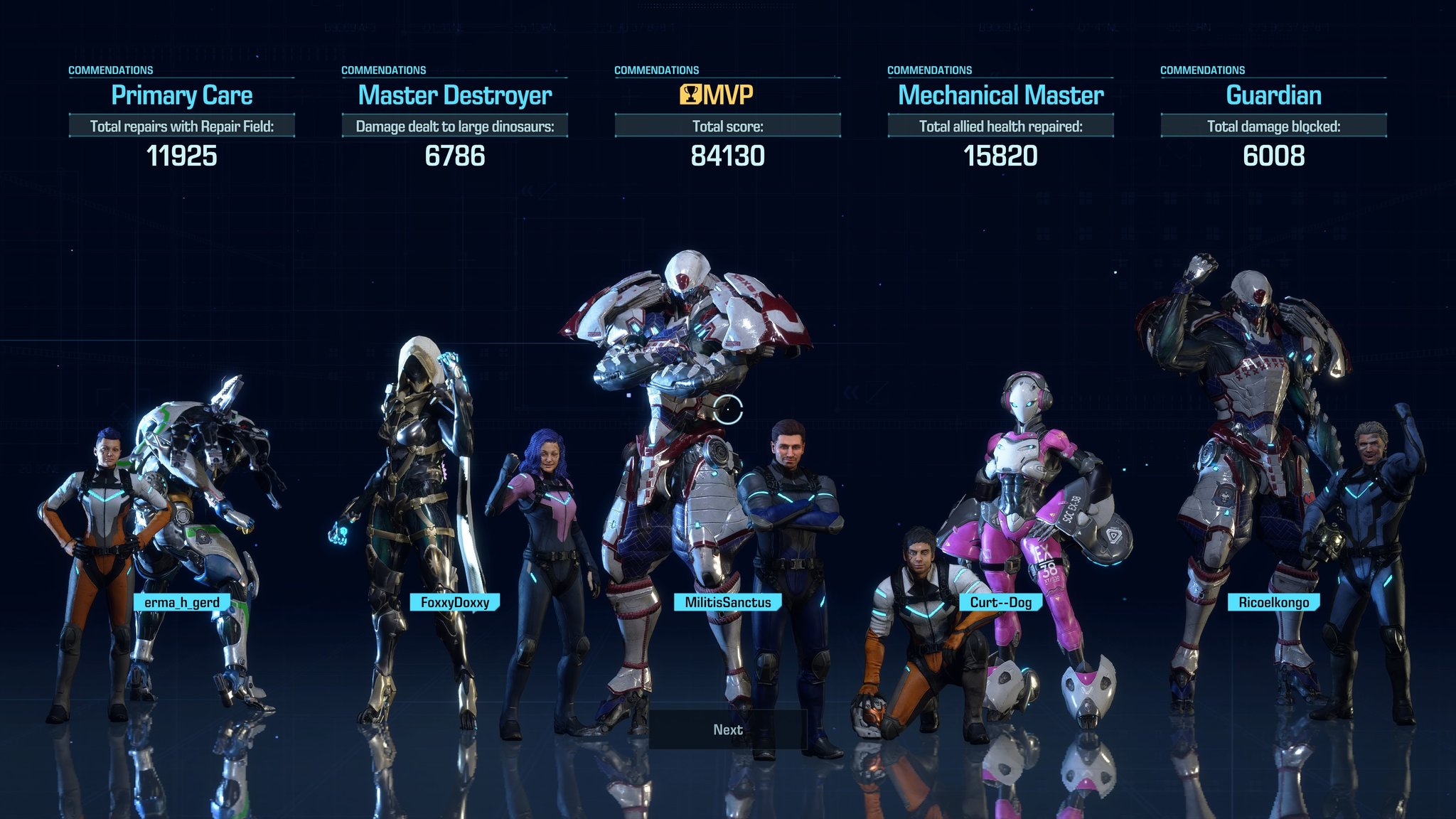Choose the Ricoelkongo player name tag
Image resolution: width=1456 pixels, height=819 pixels.
(x=1273, y=602)
